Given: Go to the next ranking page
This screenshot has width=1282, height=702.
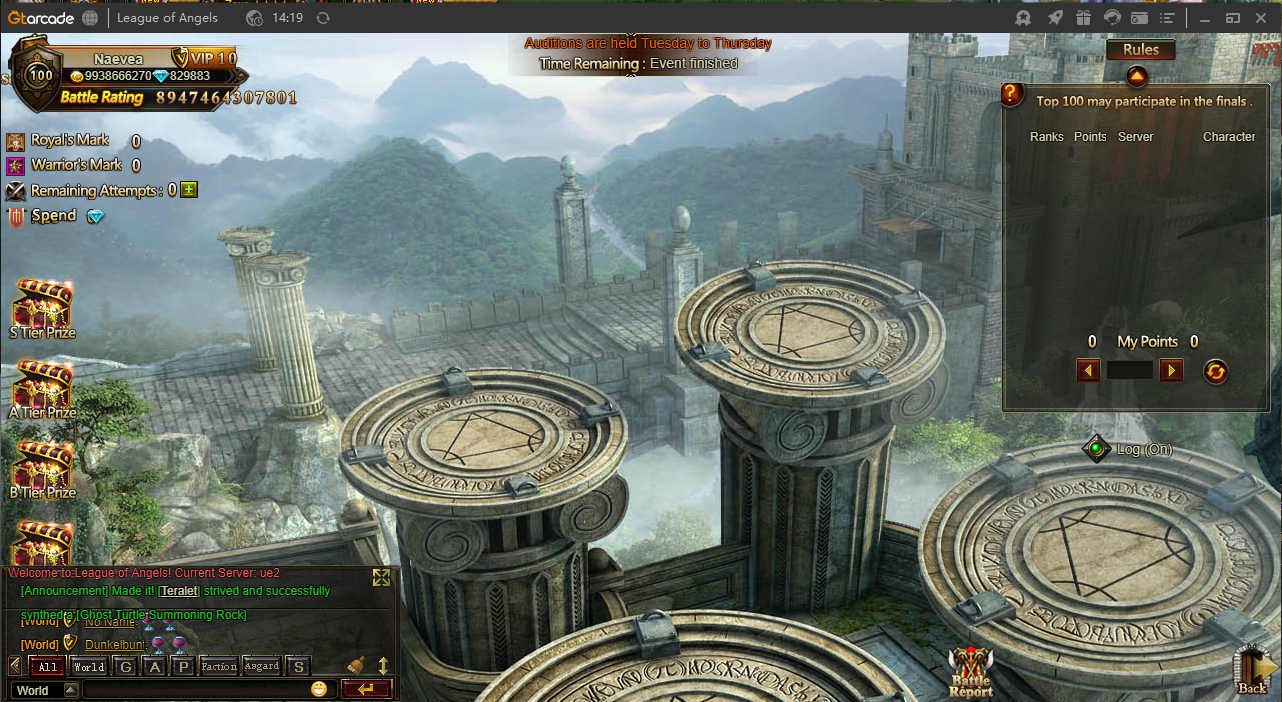Looking at the screenshot, I should pyautogui.click(x=1171, y=371).
